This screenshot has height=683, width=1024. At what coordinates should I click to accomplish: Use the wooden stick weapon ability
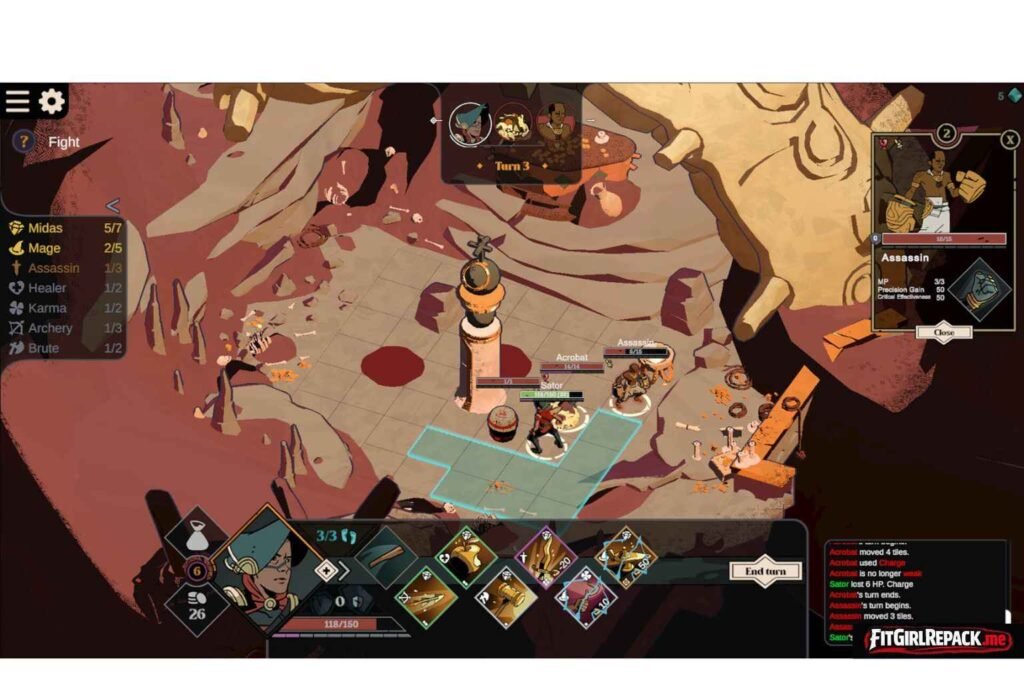[x=384, y=557]
